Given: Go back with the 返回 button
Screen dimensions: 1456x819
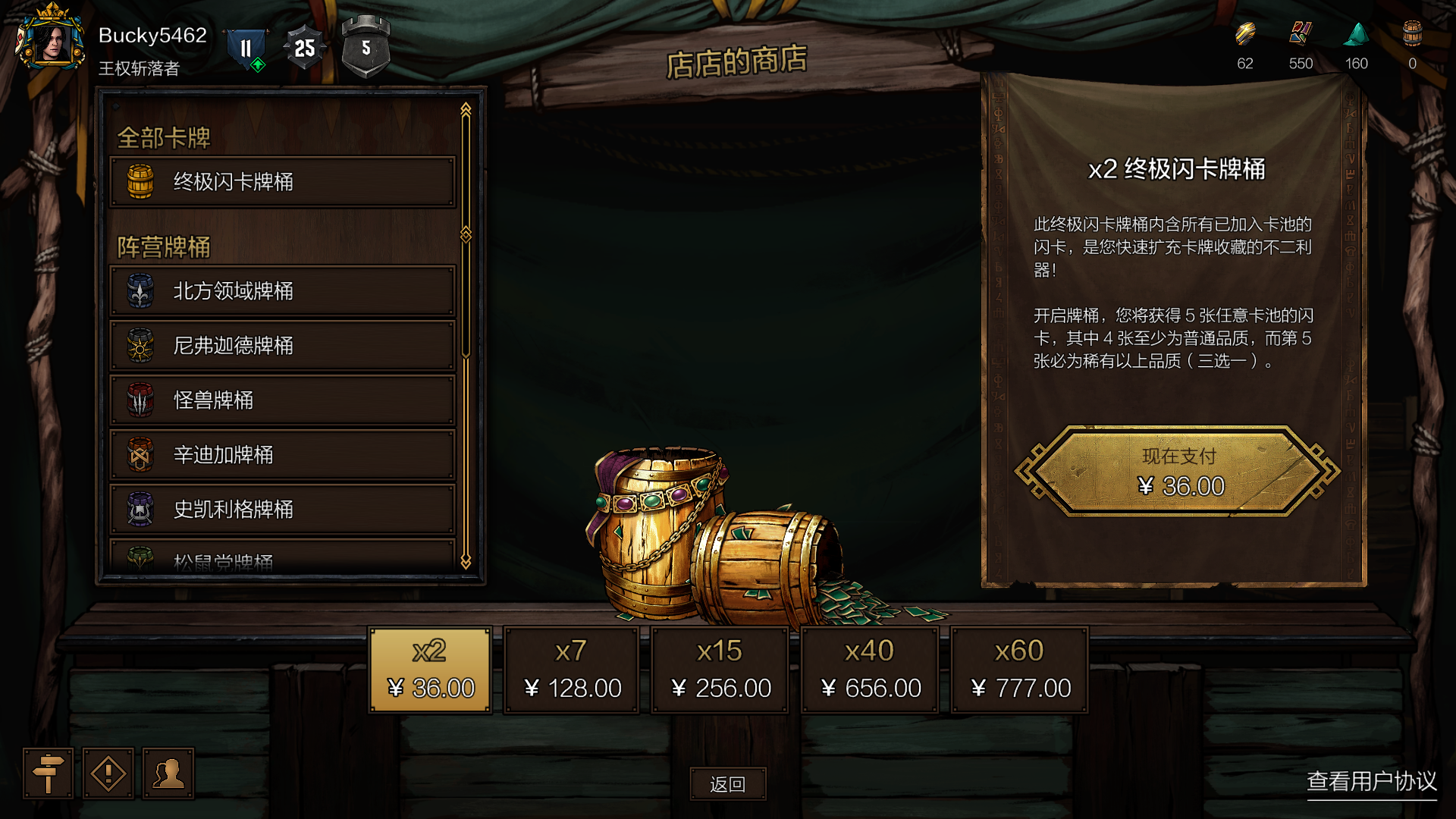Looking at the screenshot, I should 728,784.
